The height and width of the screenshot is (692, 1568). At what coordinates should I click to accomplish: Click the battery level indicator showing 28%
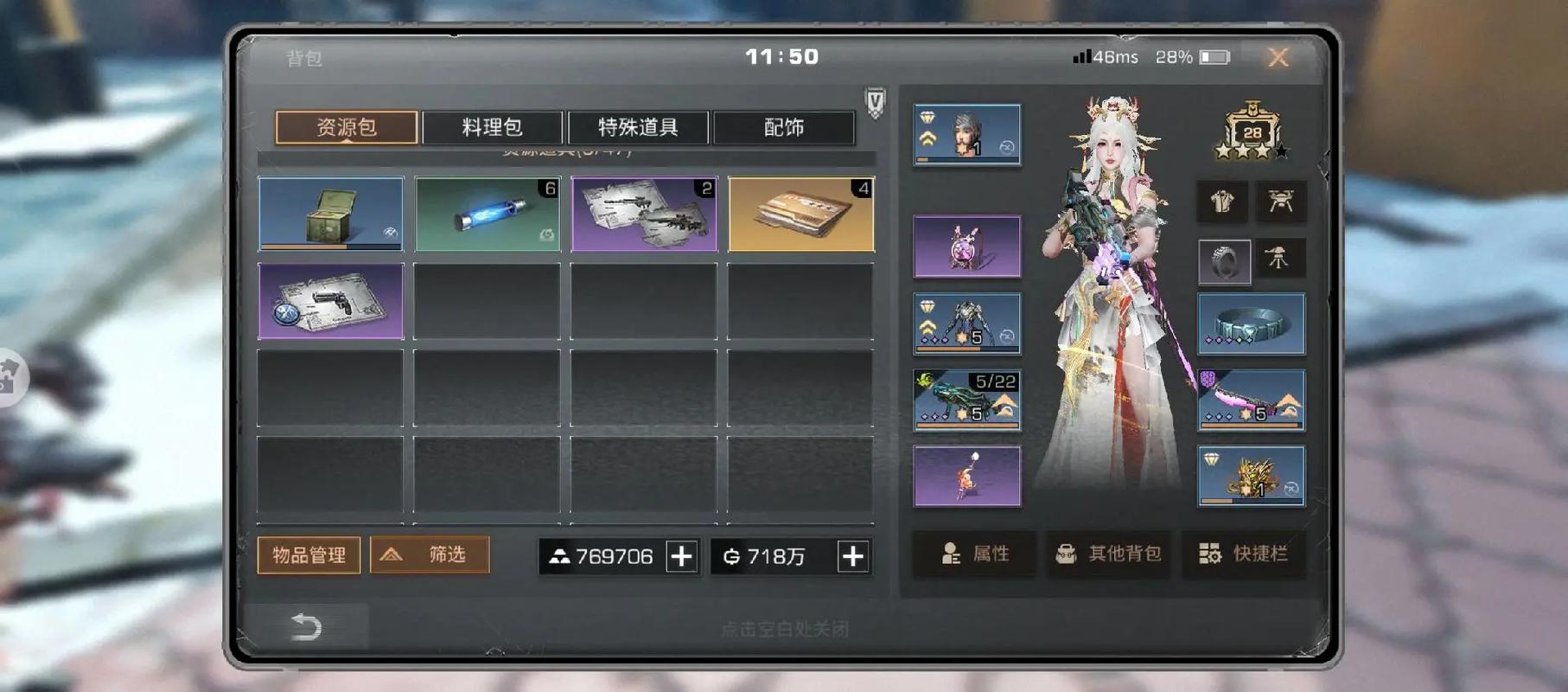point(1191,56)
